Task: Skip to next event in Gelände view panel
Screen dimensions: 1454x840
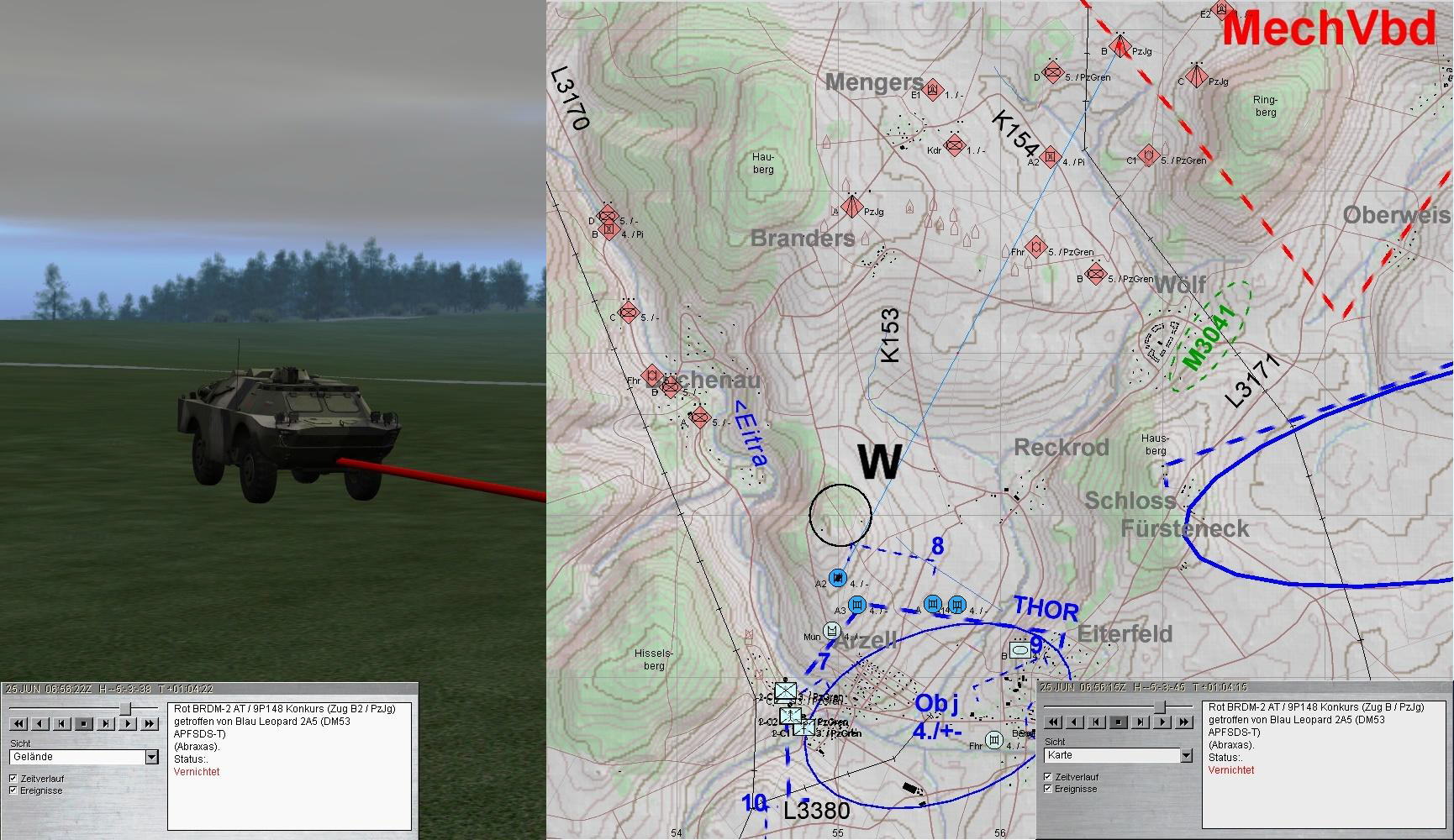Action: click(x=106, y=723)
